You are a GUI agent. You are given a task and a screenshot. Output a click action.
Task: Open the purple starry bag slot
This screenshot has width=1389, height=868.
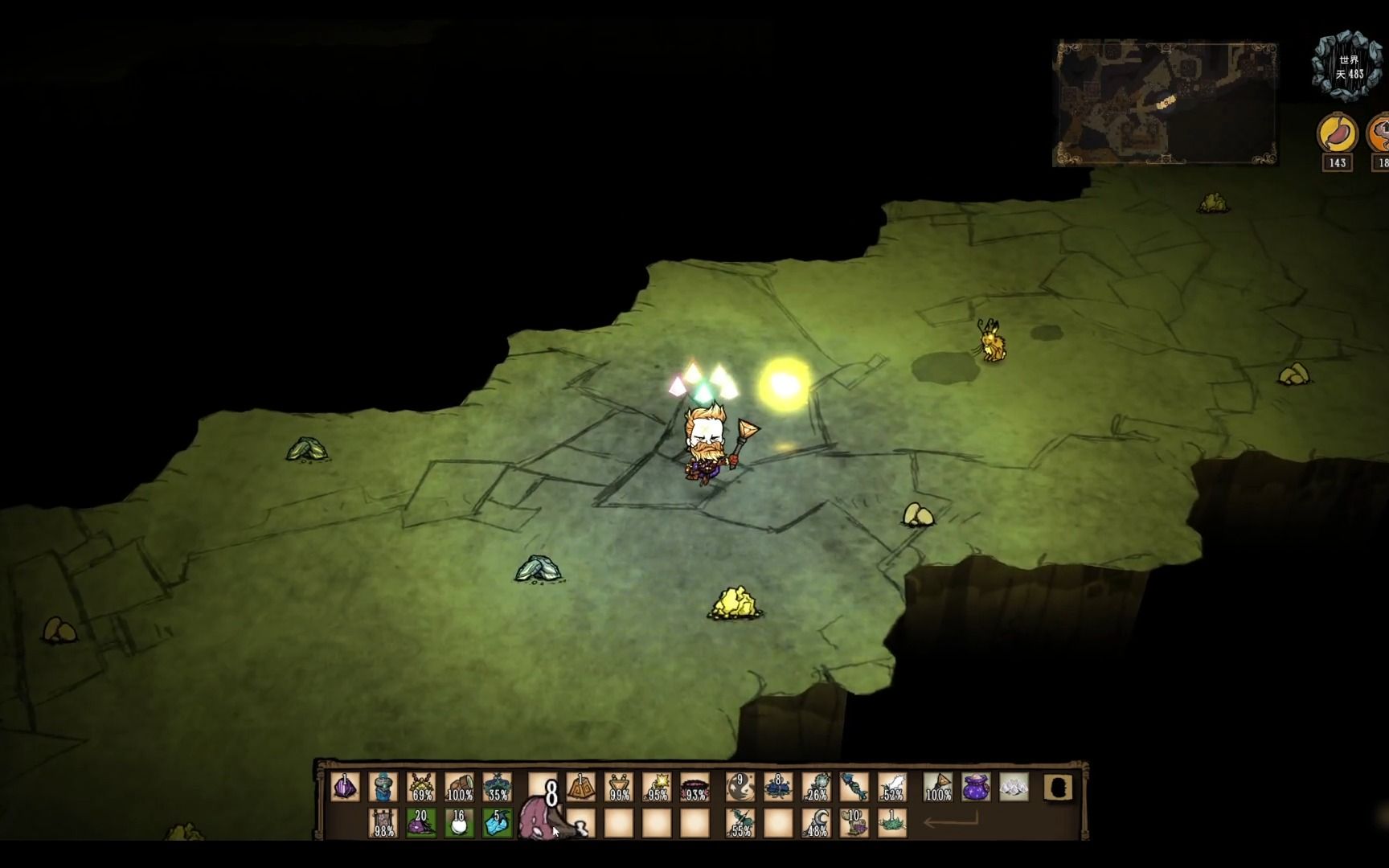point(976,787)
